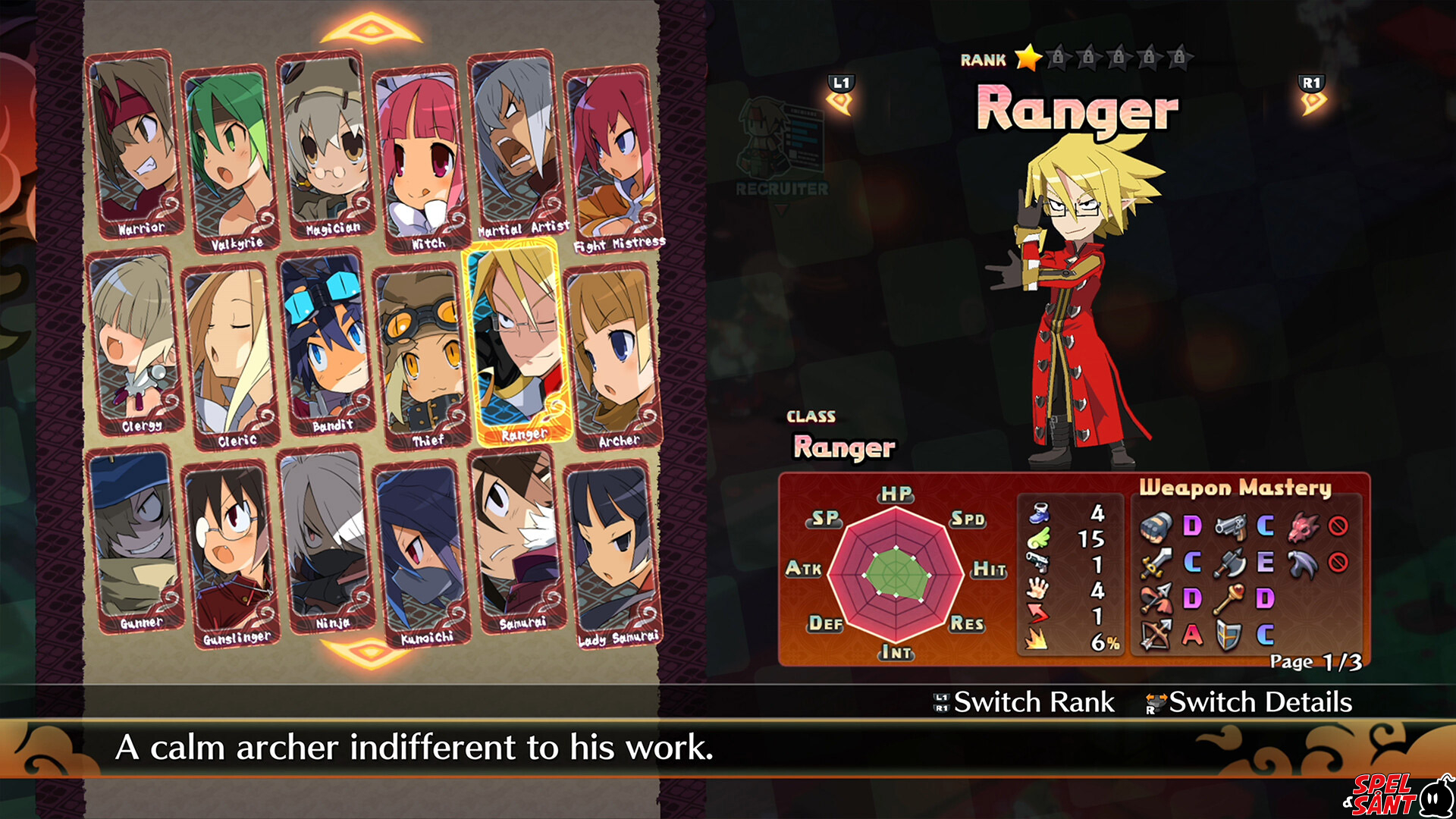Viewport: 1456px width, 819px height.
Task: Pick the Samurai class card
Action: [x=516, y=540]
